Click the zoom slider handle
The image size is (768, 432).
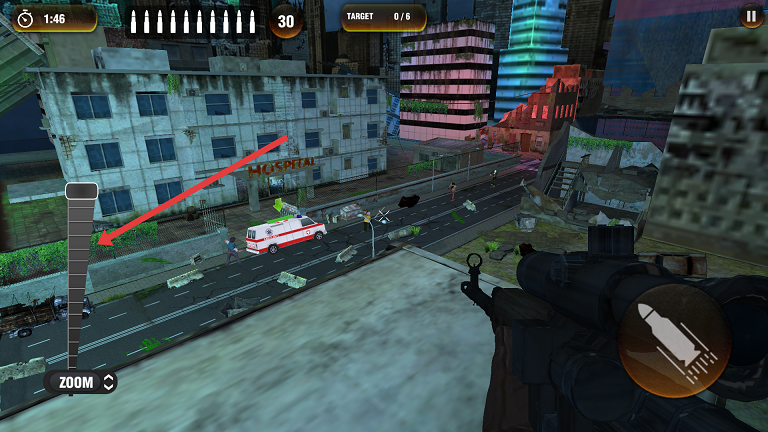coord(81,191)
